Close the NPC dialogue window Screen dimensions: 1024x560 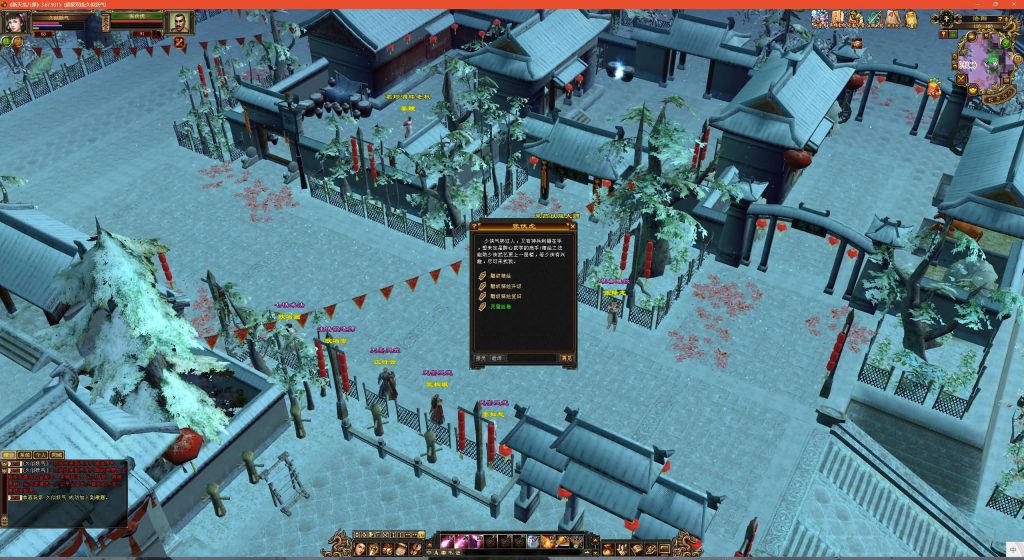(x=570, y=228)
